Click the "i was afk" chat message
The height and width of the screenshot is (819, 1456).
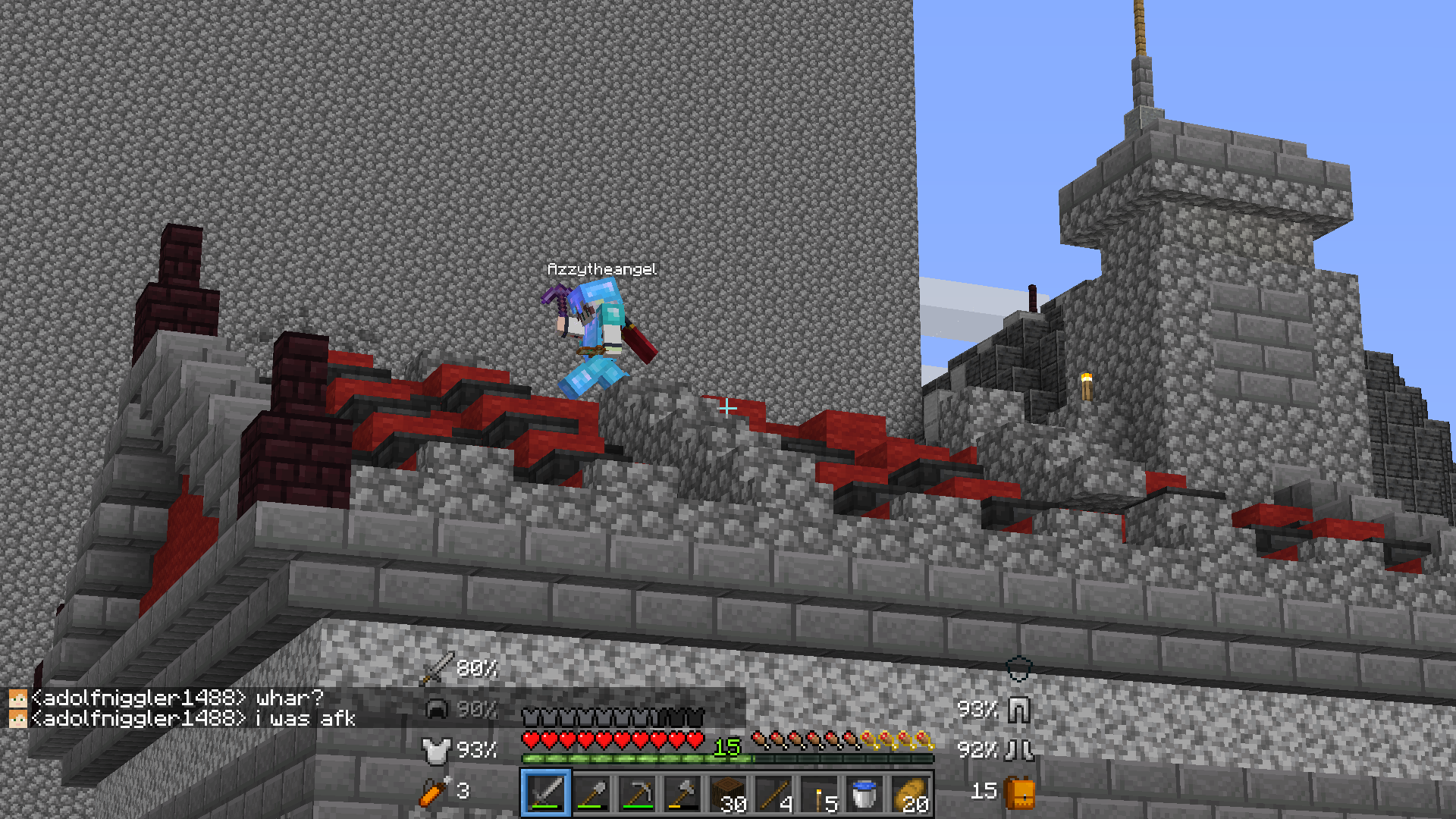coord(304,718)
